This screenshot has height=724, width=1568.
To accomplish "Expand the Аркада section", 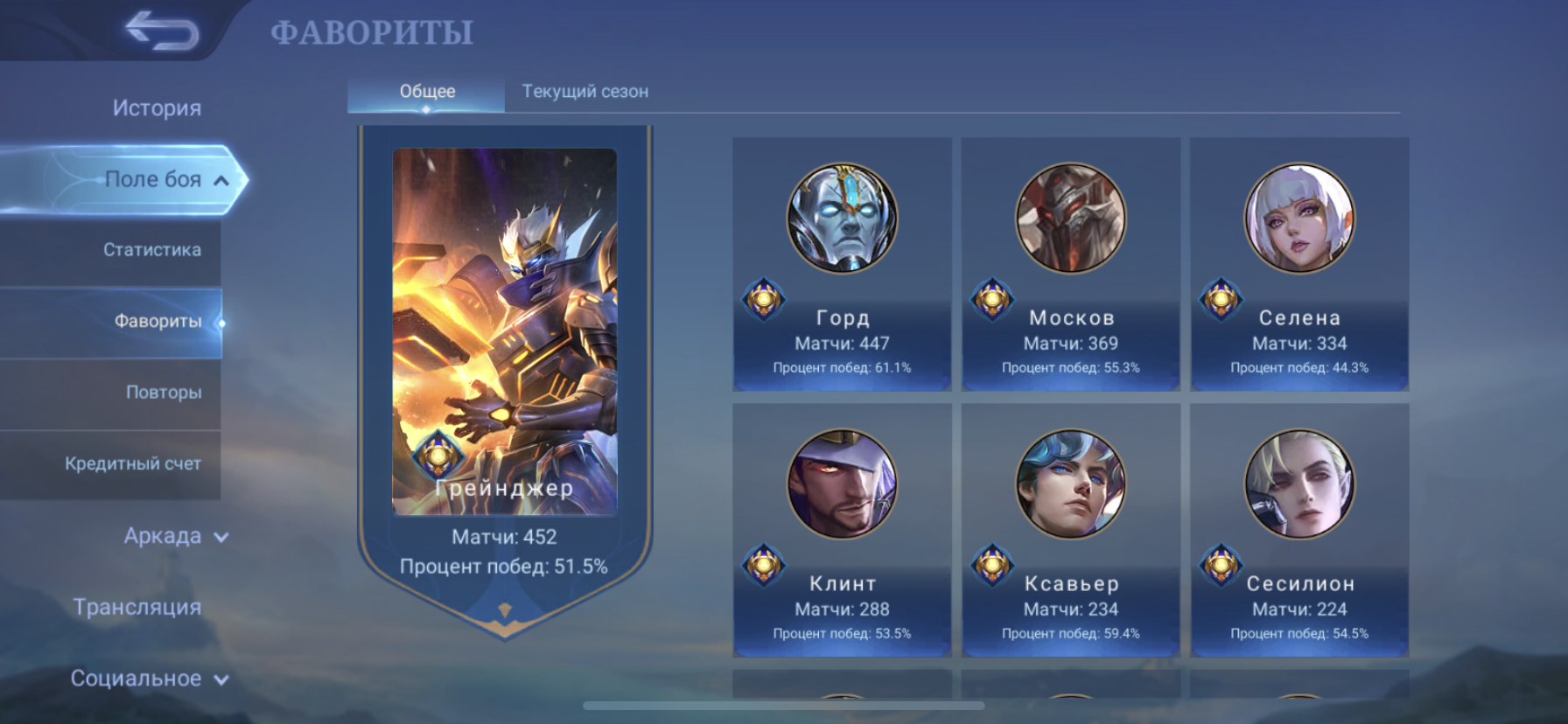I will point(175,536).
